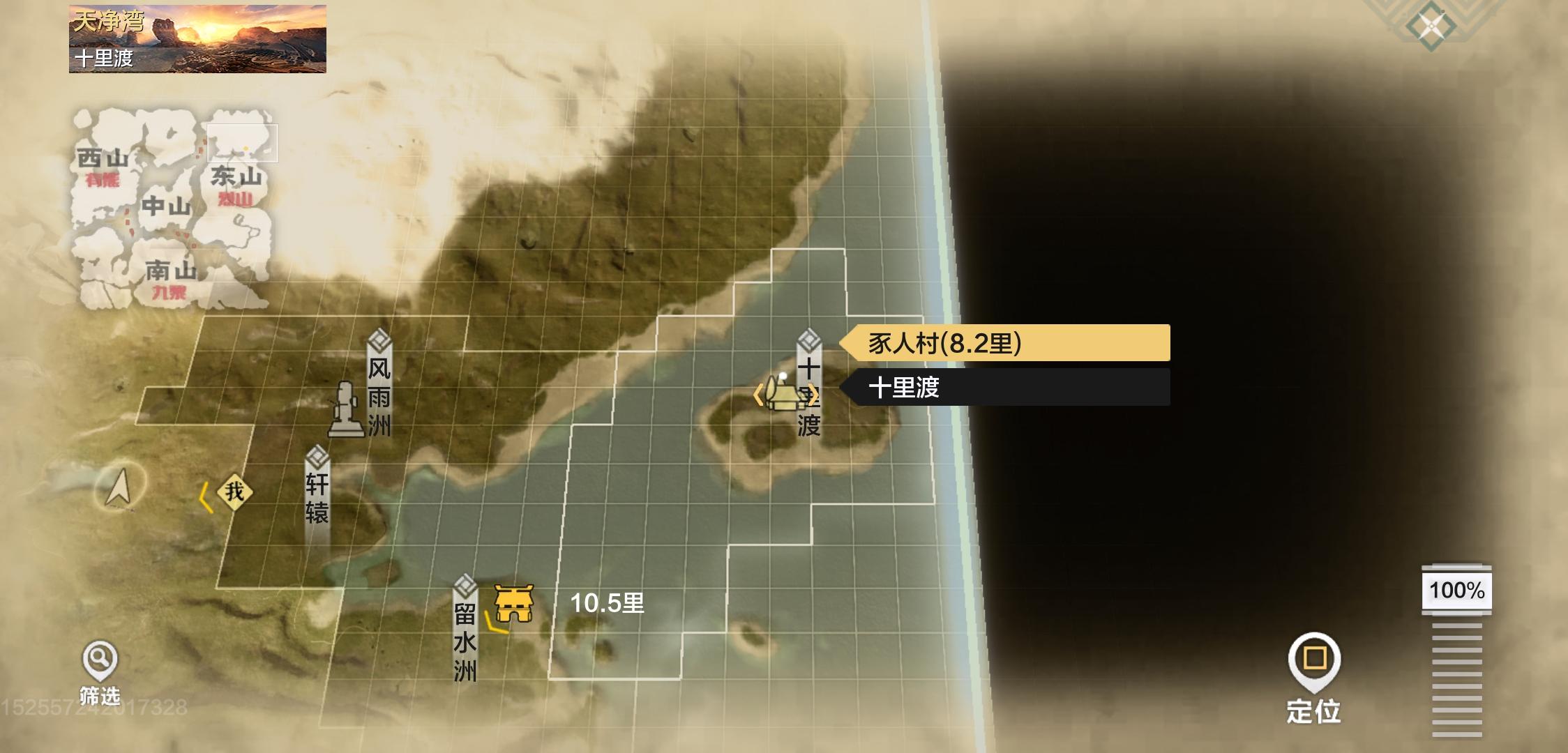This screenshot has height=753, width=1568.
Task: Switch to the 西山 region
Action: pyautogui.click(x=103, y=160)
